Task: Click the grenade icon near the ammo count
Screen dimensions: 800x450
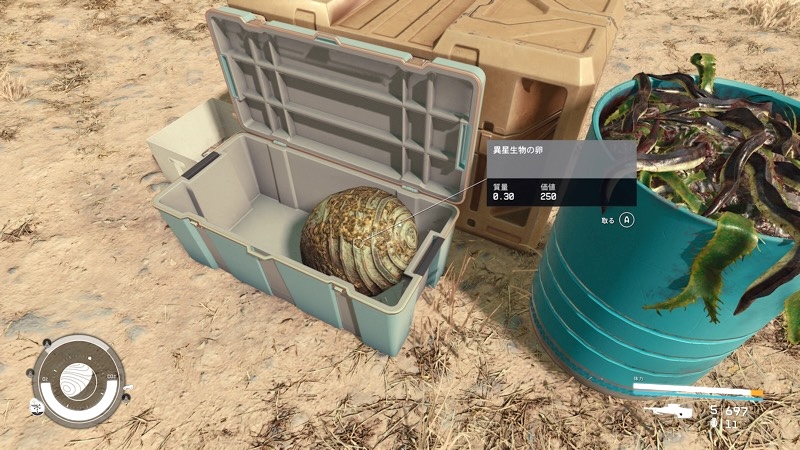Action: pyautogui.click(x=713, y=424)
